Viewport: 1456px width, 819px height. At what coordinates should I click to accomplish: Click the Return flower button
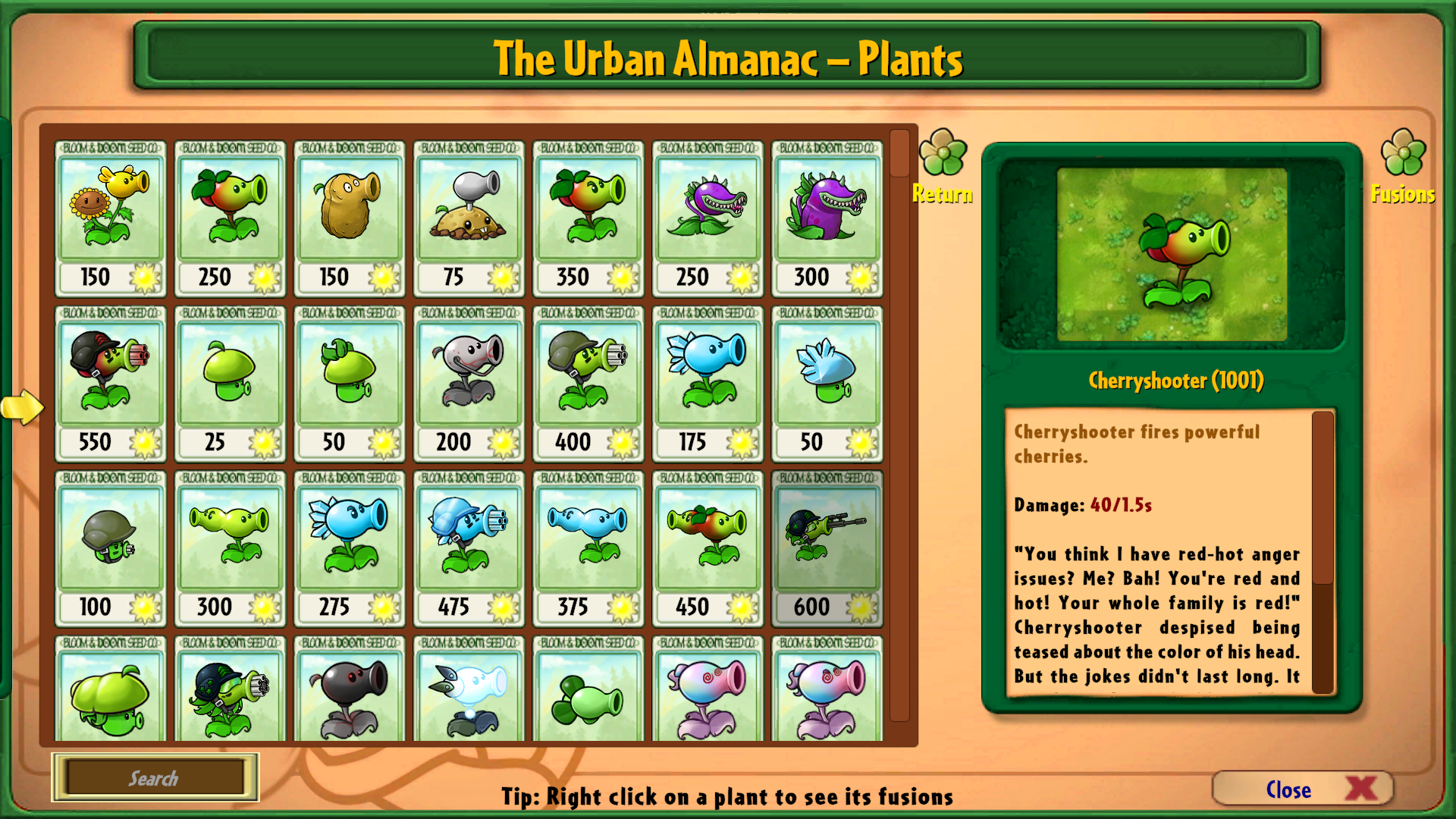click(943, 167)
